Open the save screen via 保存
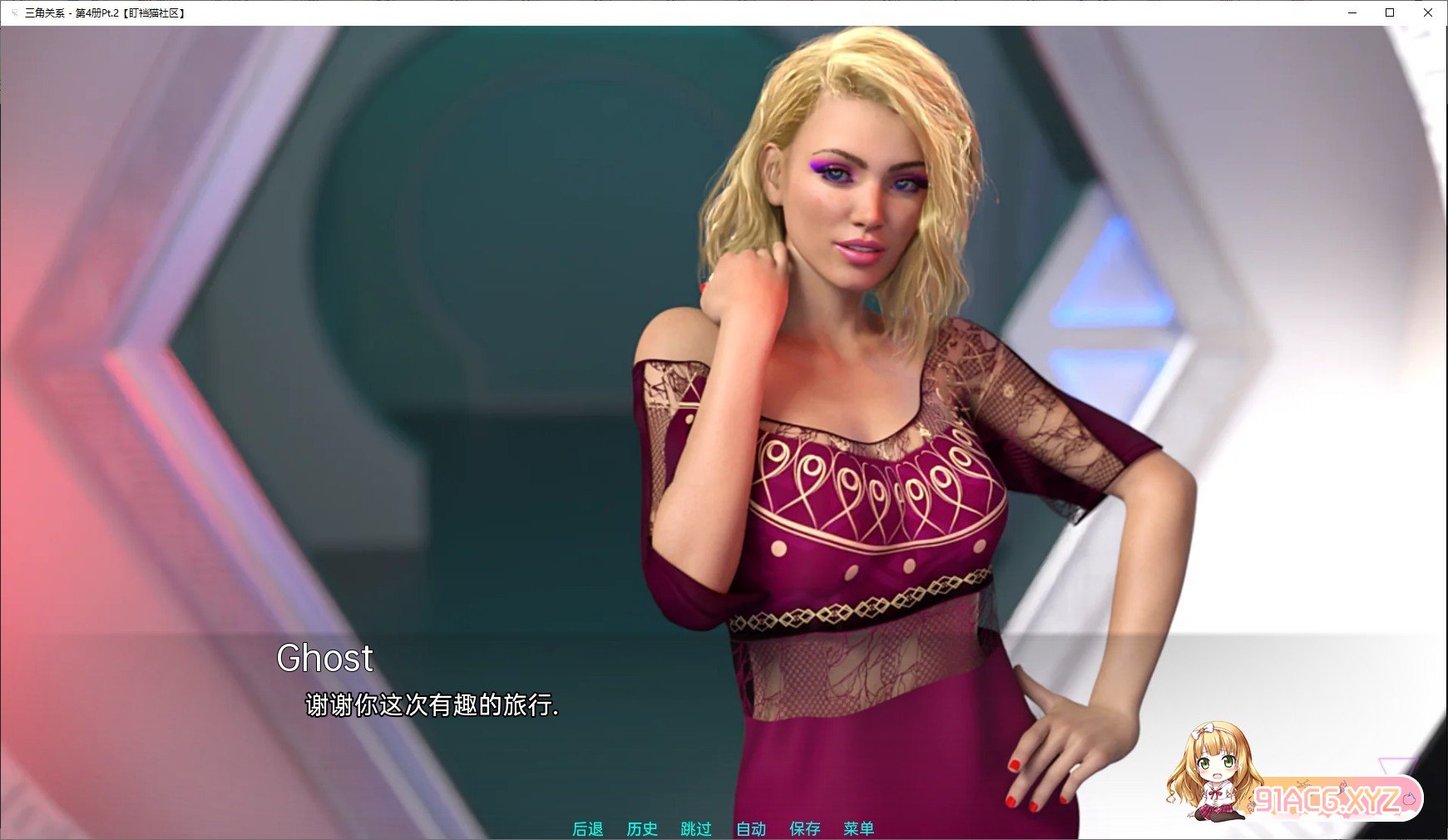1448x840 pixels. pyautogui.click(x=803, y=828)
